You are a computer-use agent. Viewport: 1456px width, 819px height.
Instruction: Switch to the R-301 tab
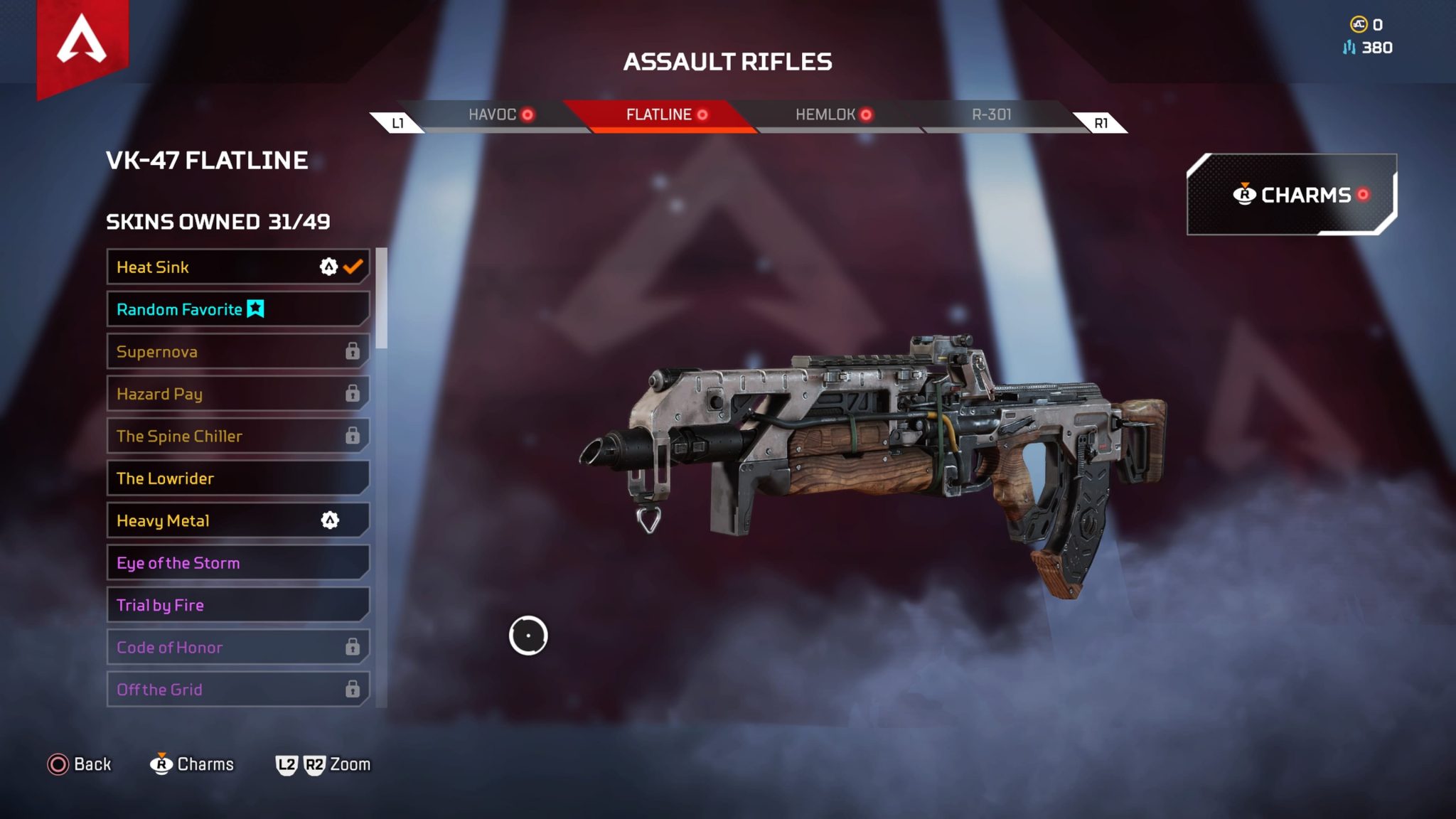pos(991,115)
